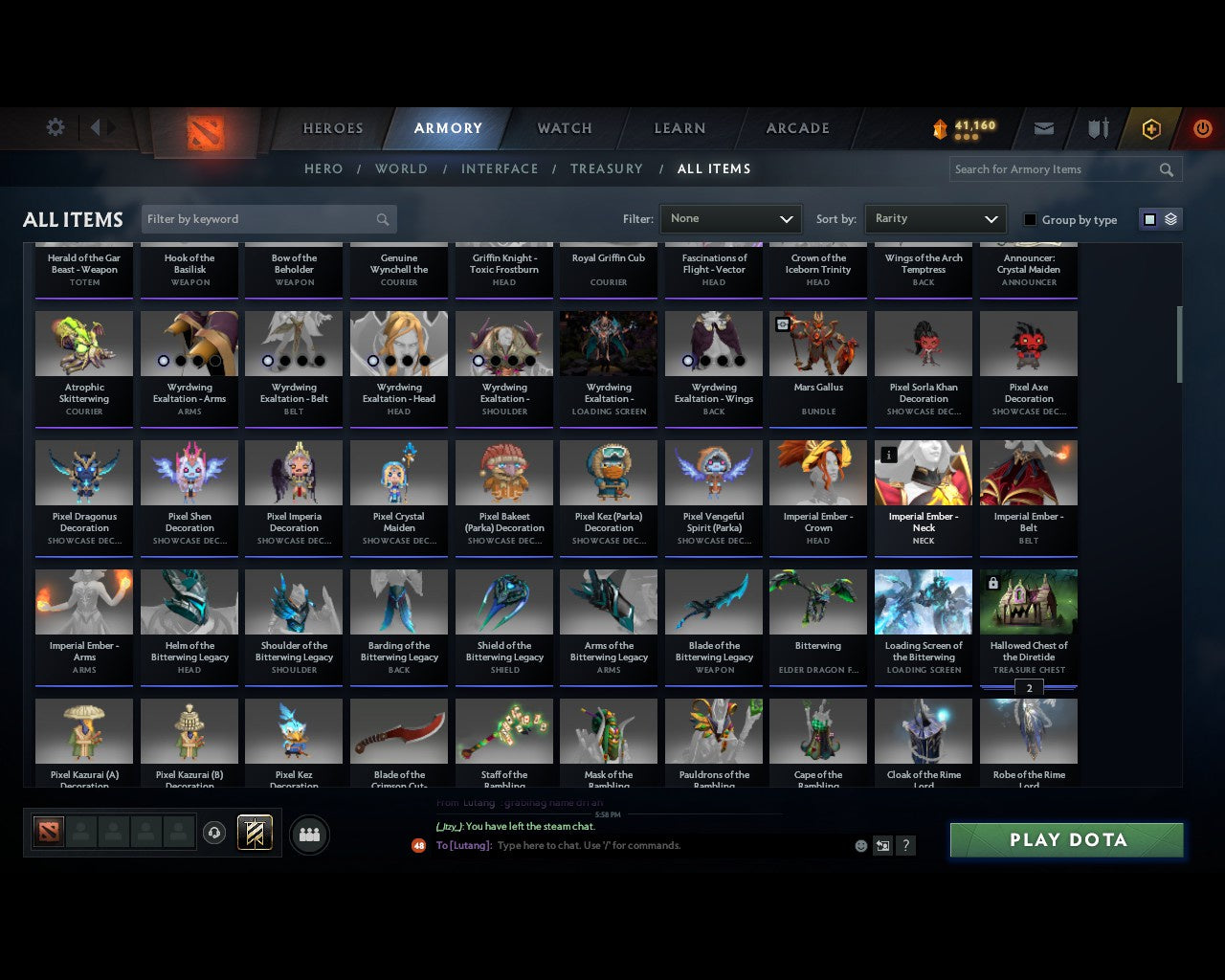Switch to the WATCH tab
The image size is (1225, 980).
coord(564,128)
